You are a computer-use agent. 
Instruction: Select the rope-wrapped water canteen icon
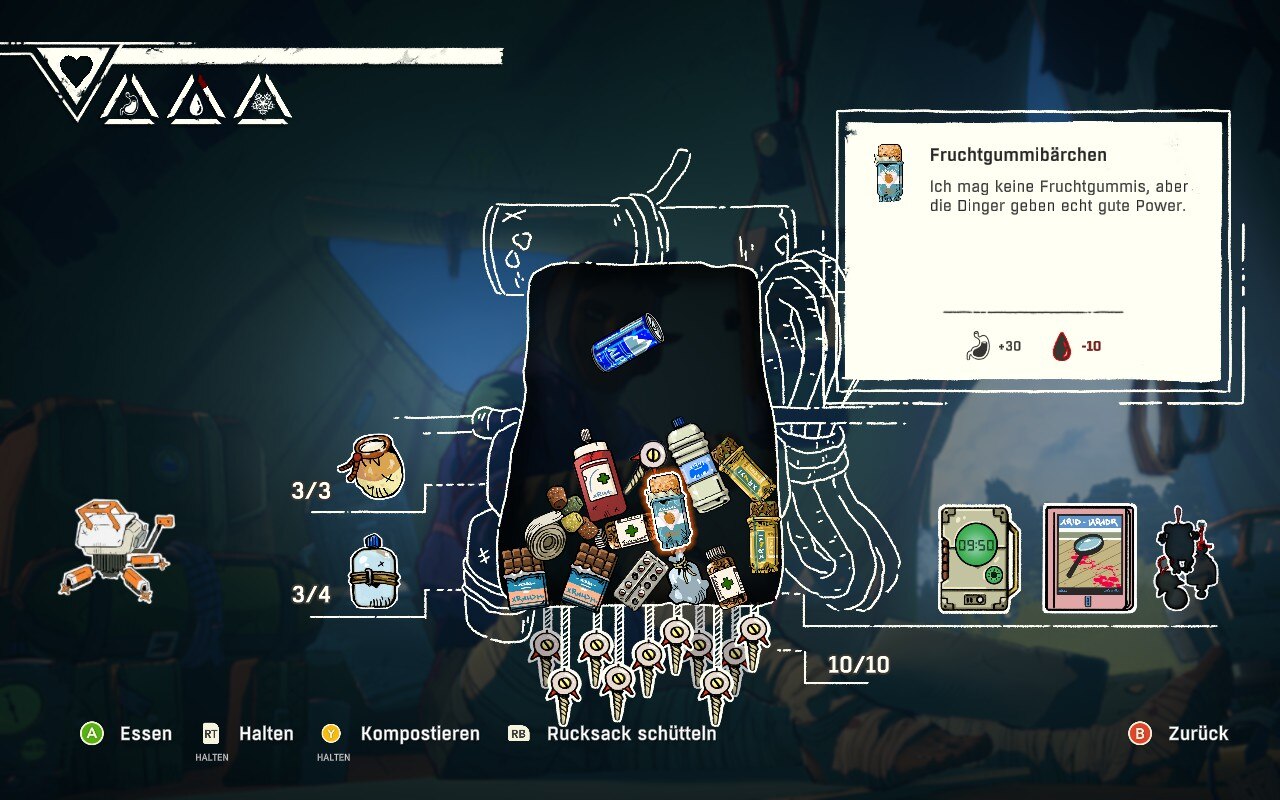click(x=373, y=574)
